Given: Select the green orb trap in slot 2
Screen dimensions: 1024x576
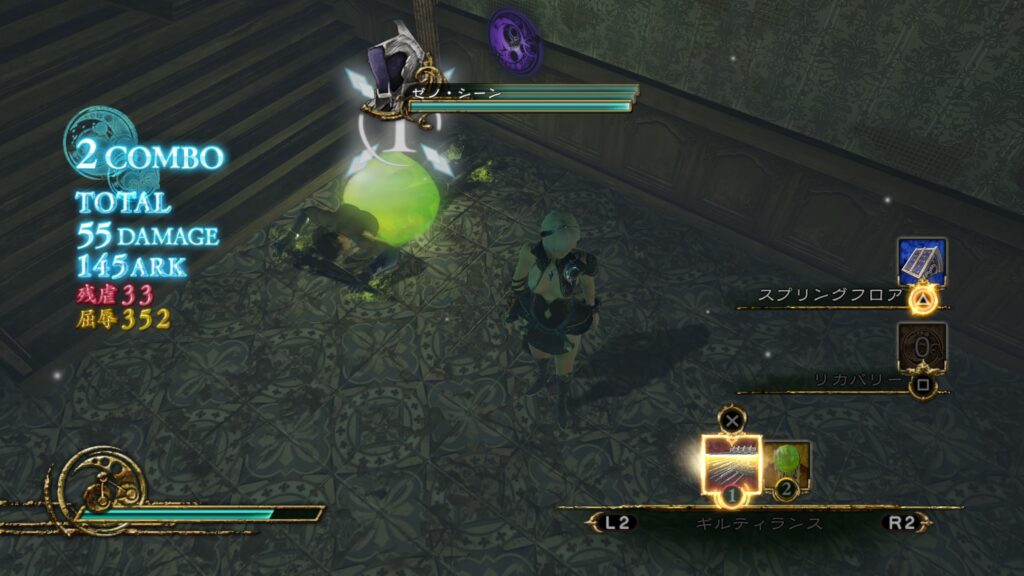Looking at the screenshot, I should 787,464.
